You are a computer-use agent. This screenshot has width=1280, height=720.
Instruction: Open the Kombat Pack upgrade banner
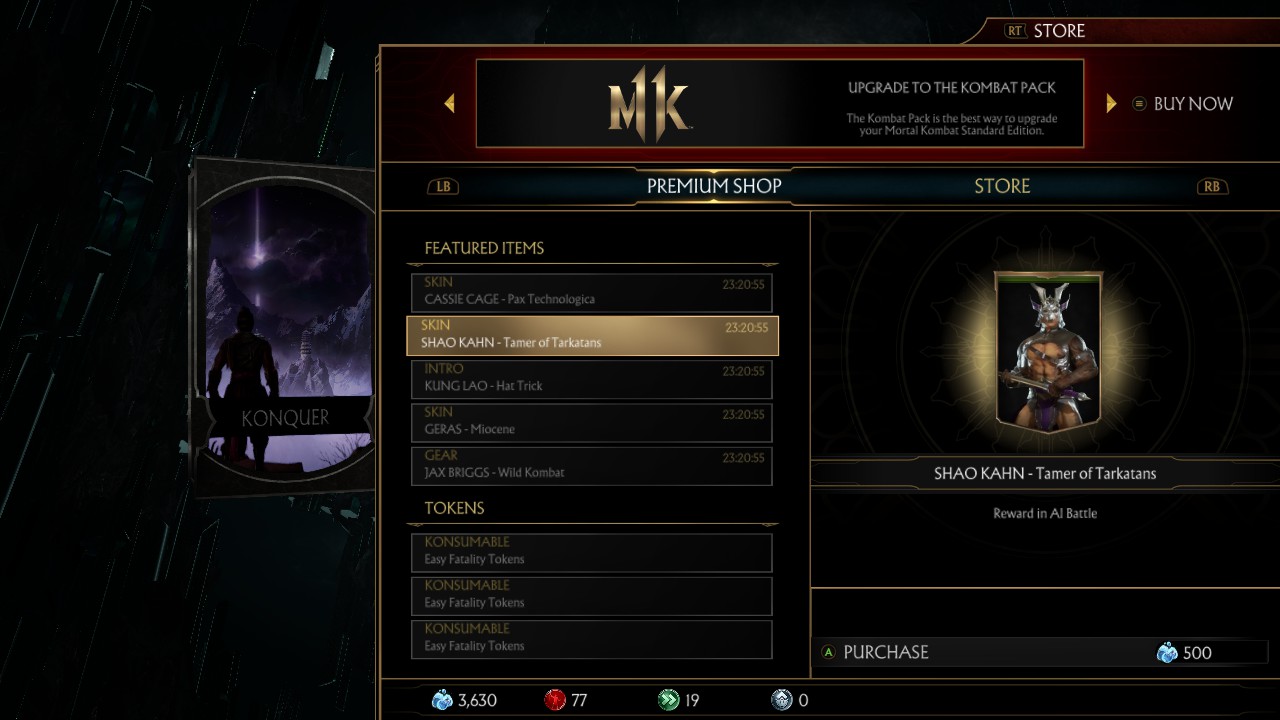[779, 103]
